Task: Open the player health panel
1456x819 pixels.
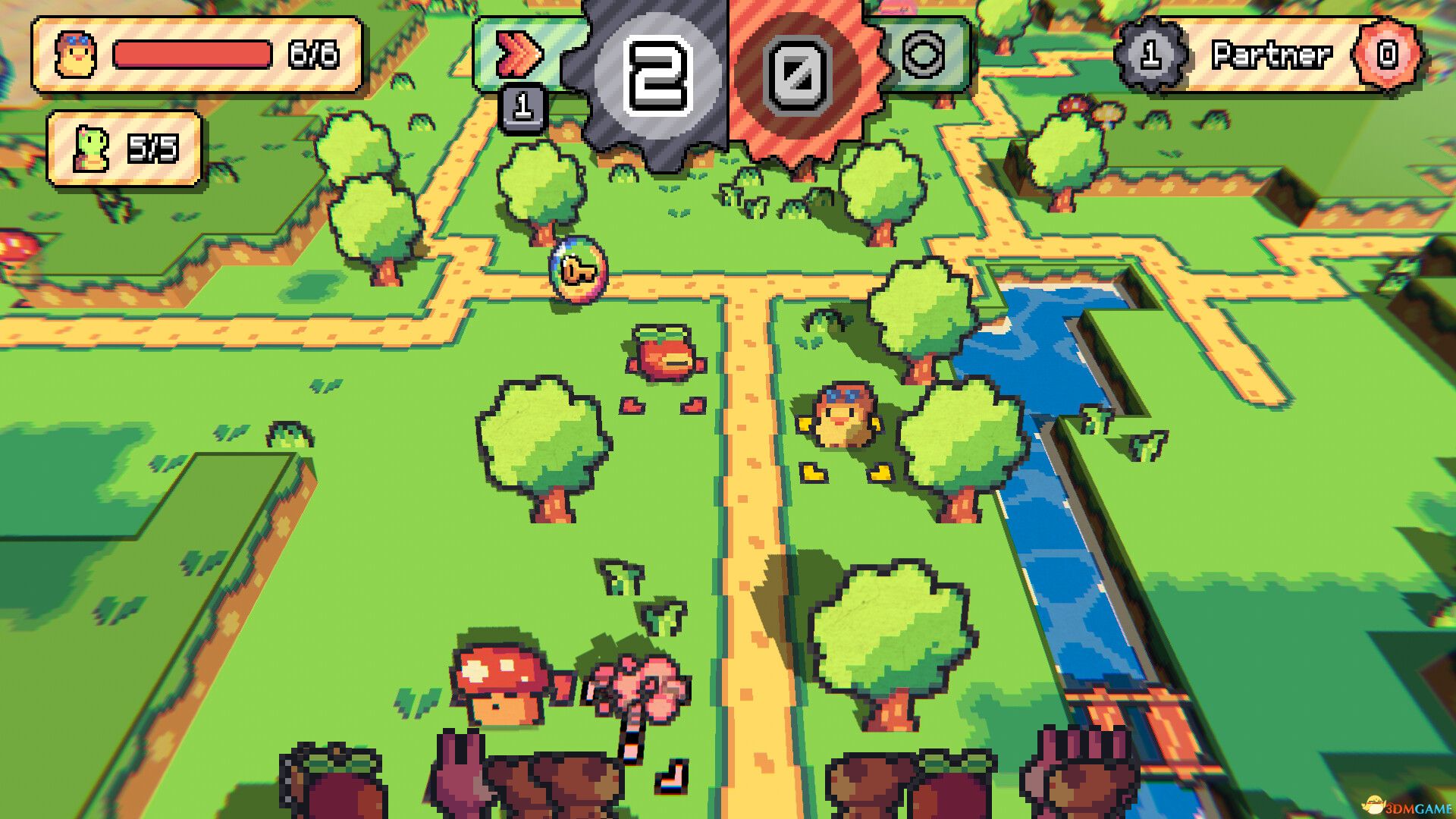Action: pos(193,55)
